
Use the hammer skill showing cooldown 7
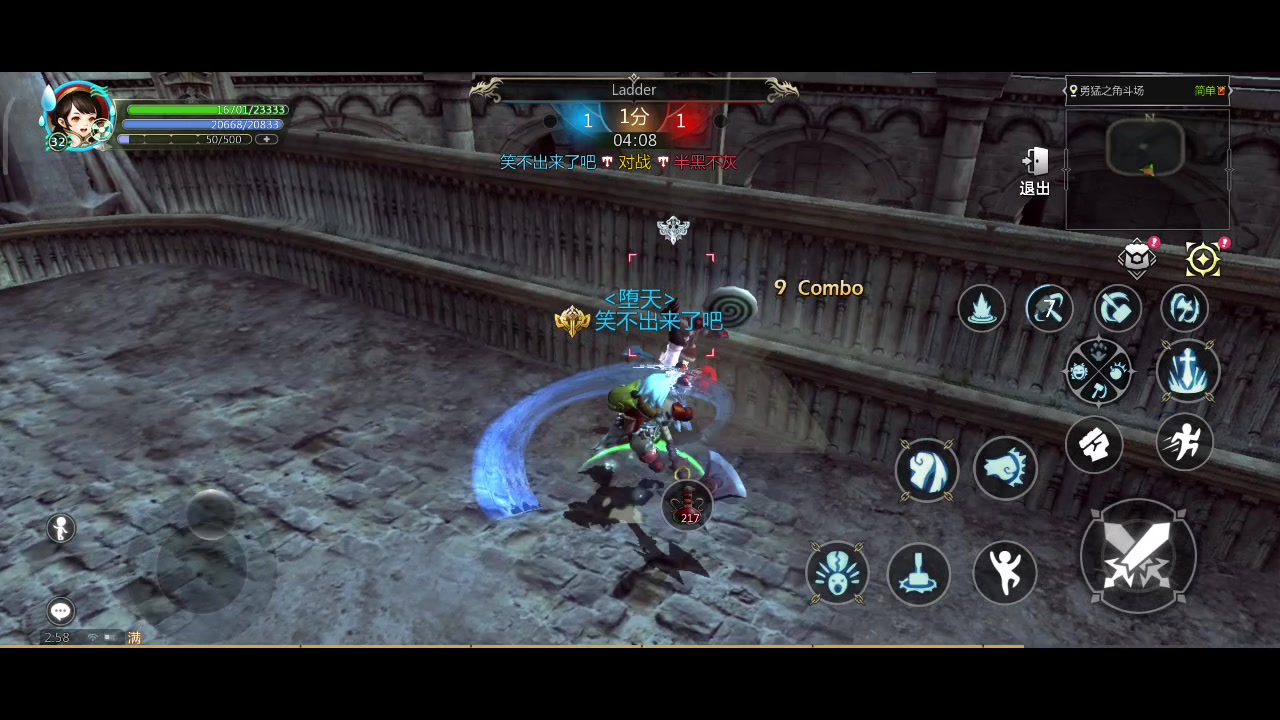1049,308
